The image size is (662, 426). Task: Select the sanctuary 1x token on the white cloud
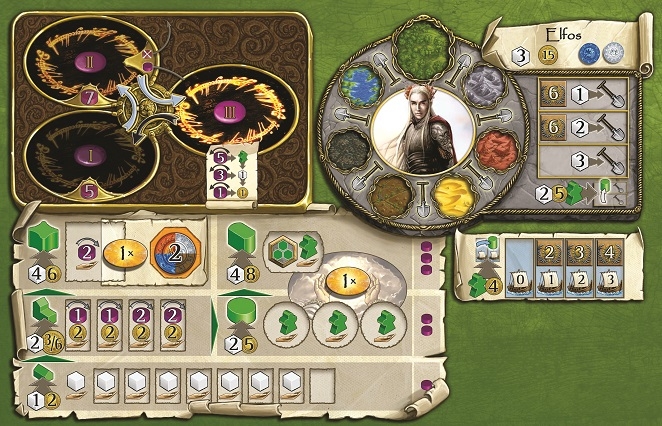pos(347,280)
